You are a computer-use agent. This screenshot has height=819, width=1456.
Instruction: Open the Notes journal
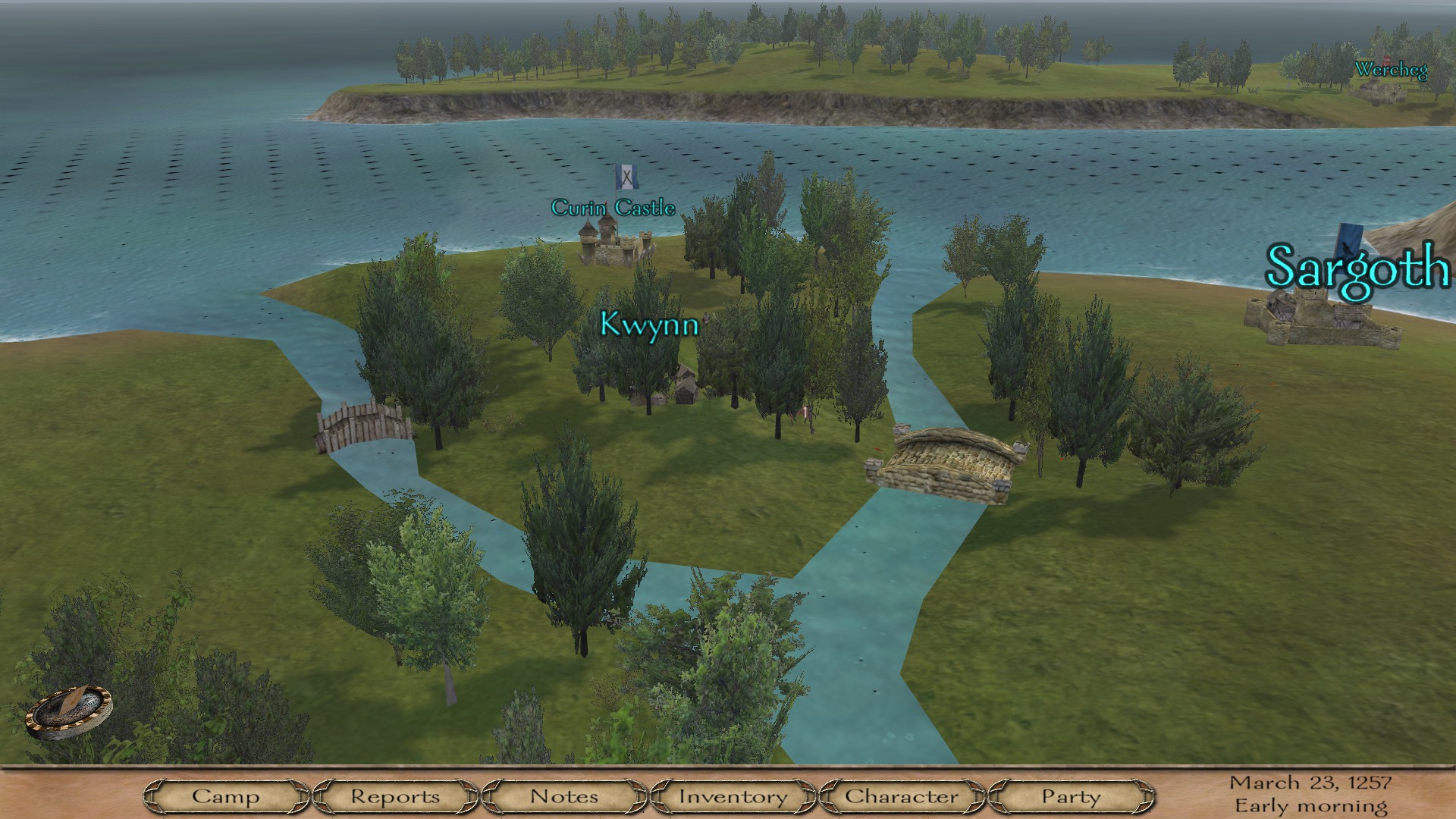[x=564, y=796]
